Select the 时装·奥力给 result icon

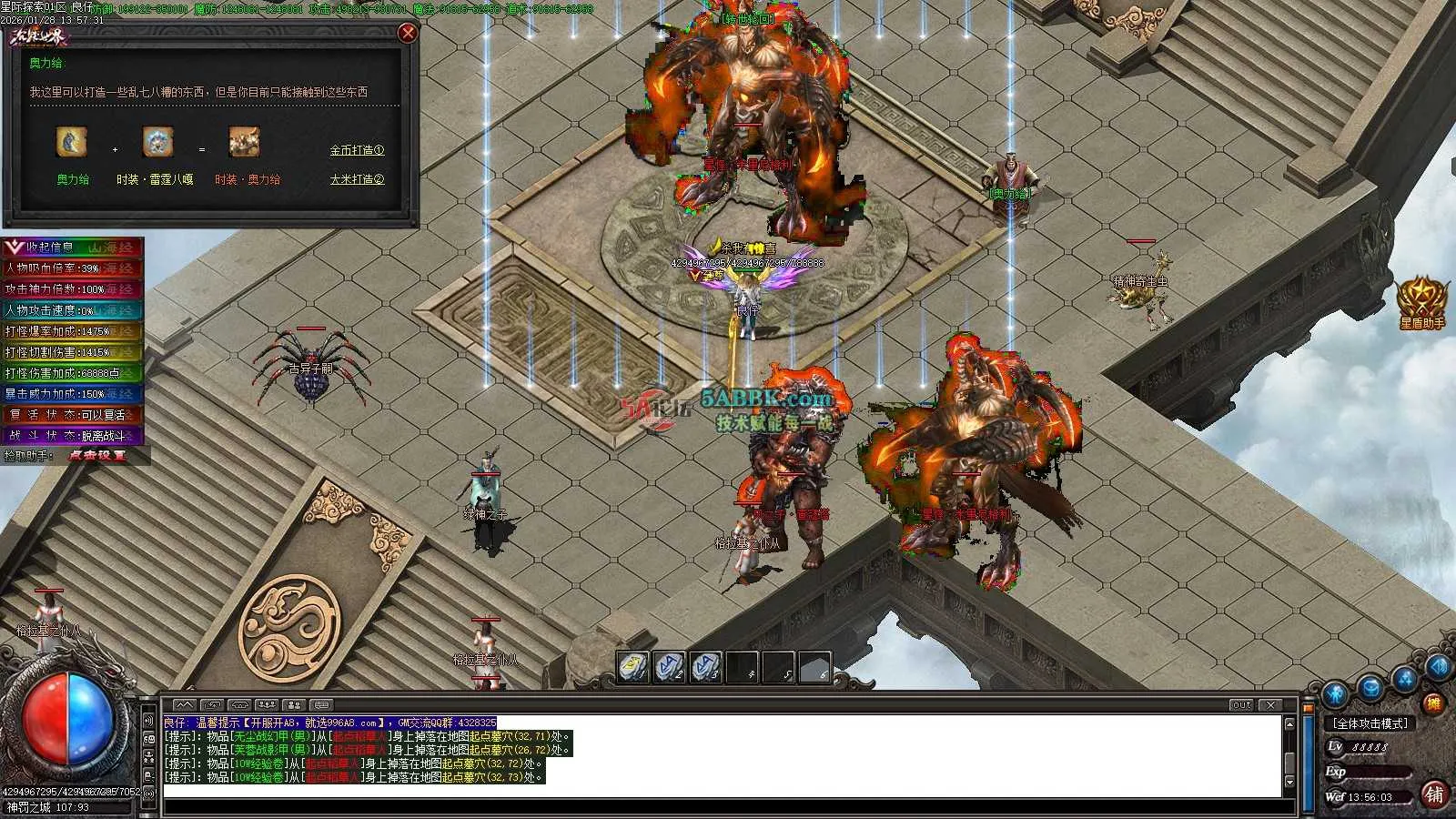click(x=244, y=143)
